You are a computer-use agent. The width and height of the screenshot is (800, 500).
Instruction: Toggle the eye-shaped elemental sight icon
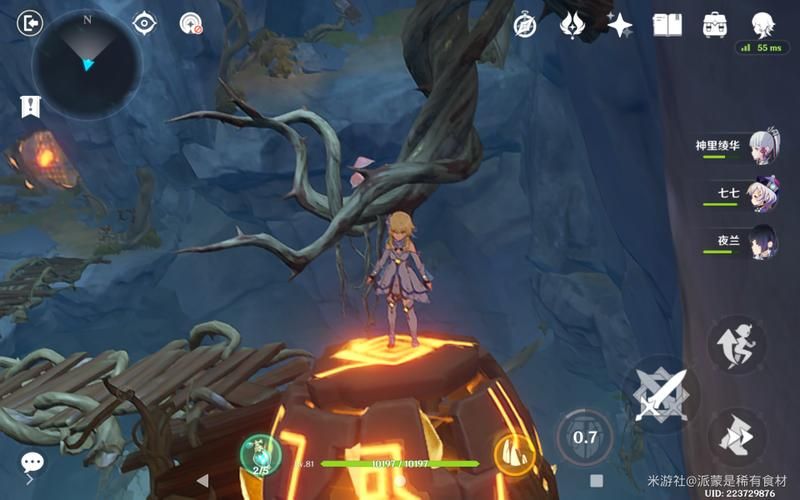pyautogui.click(x=144, y=24)
